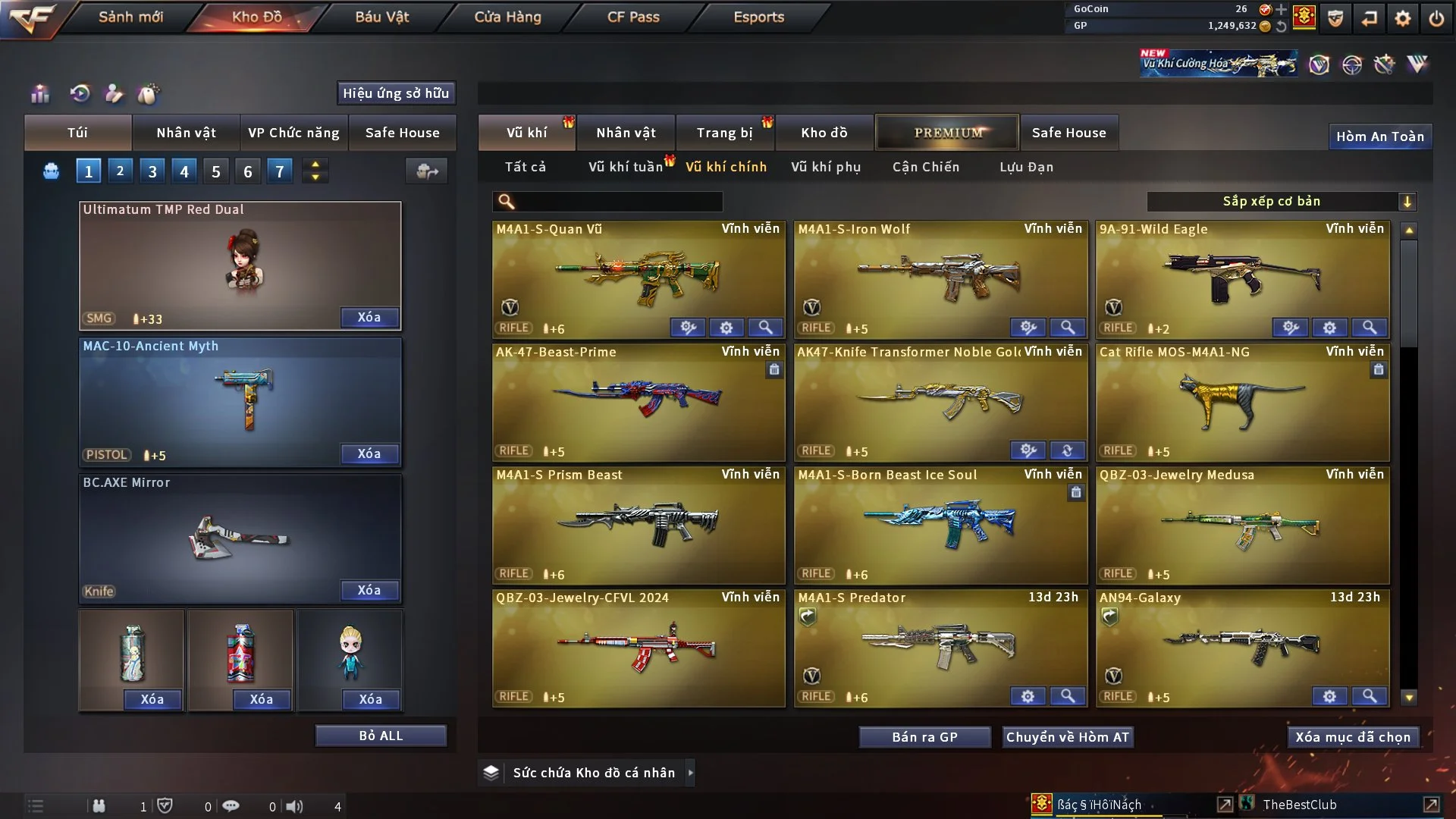Switch to the Báu Vật menu

(x=381, y=17)
